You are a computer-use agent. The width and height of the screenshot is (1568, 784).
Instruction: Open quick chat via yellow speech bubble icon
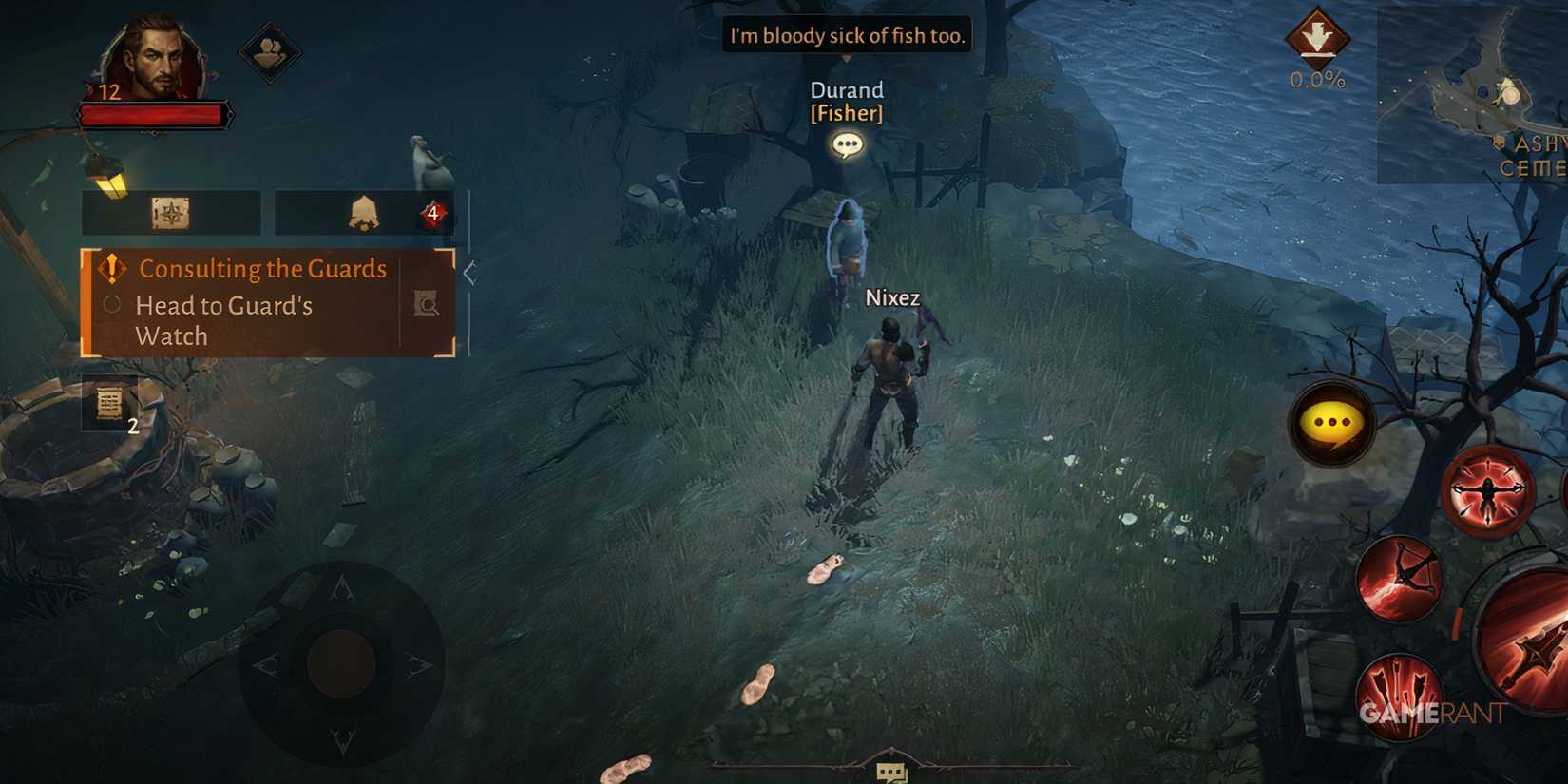pos(1331,421)
